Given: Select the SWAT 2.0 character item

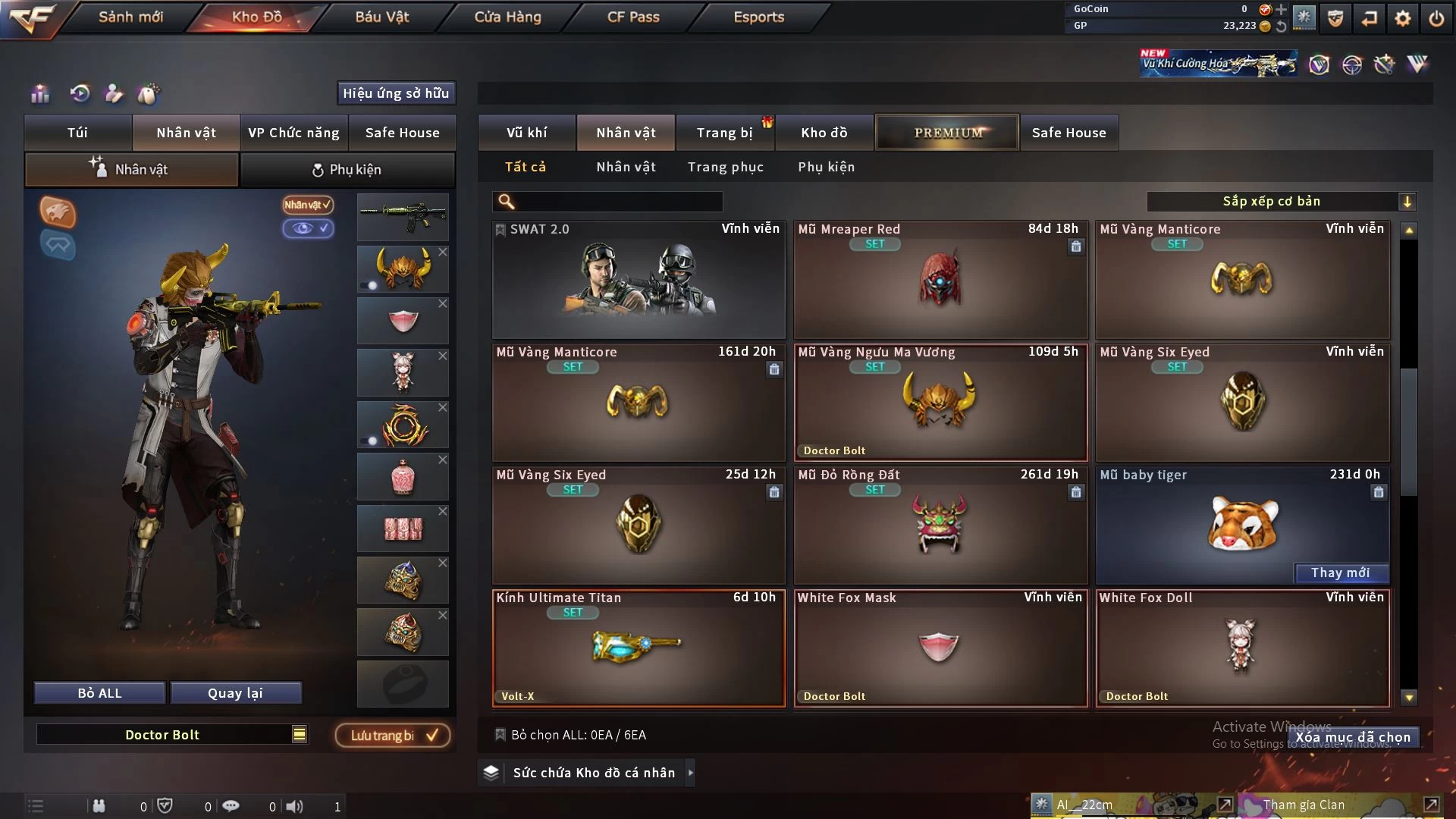Looking at the screenshot, I should tap(639, 281).
